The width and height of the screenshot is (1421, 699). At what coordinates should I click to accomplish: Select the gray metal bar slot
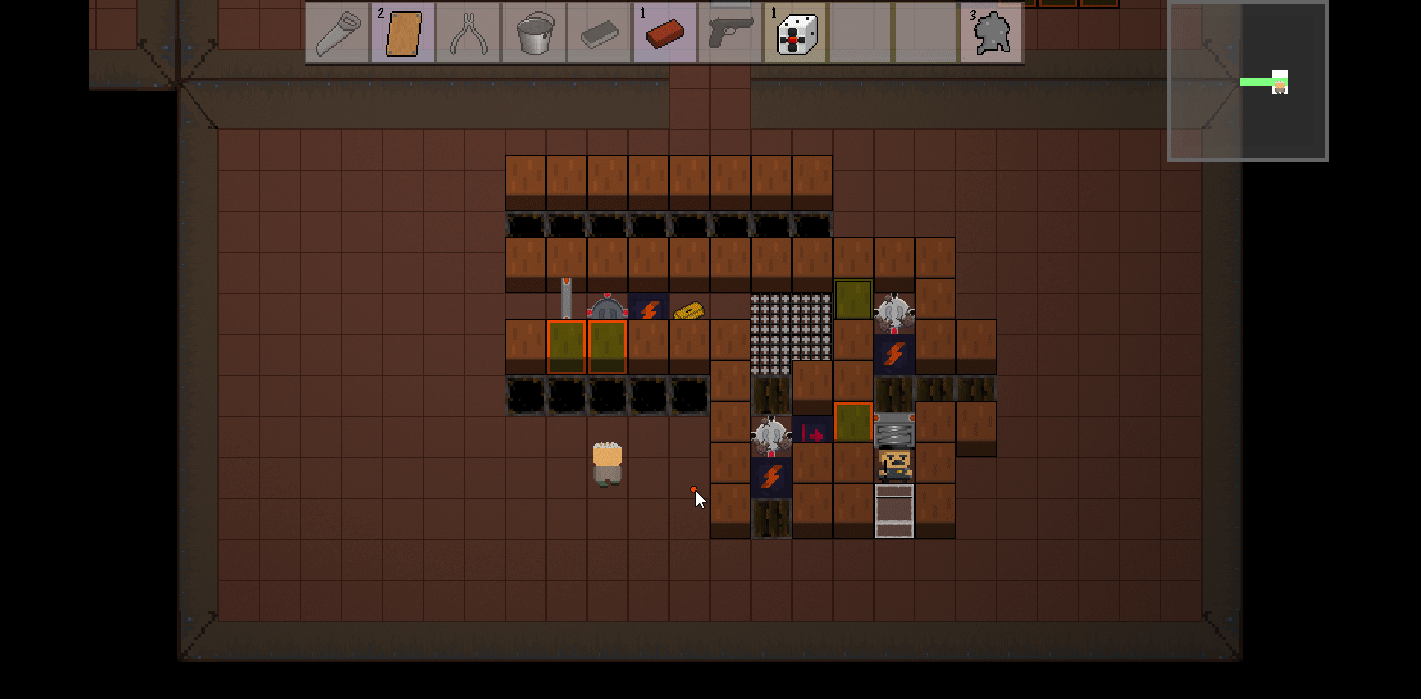tap(599, 34)
